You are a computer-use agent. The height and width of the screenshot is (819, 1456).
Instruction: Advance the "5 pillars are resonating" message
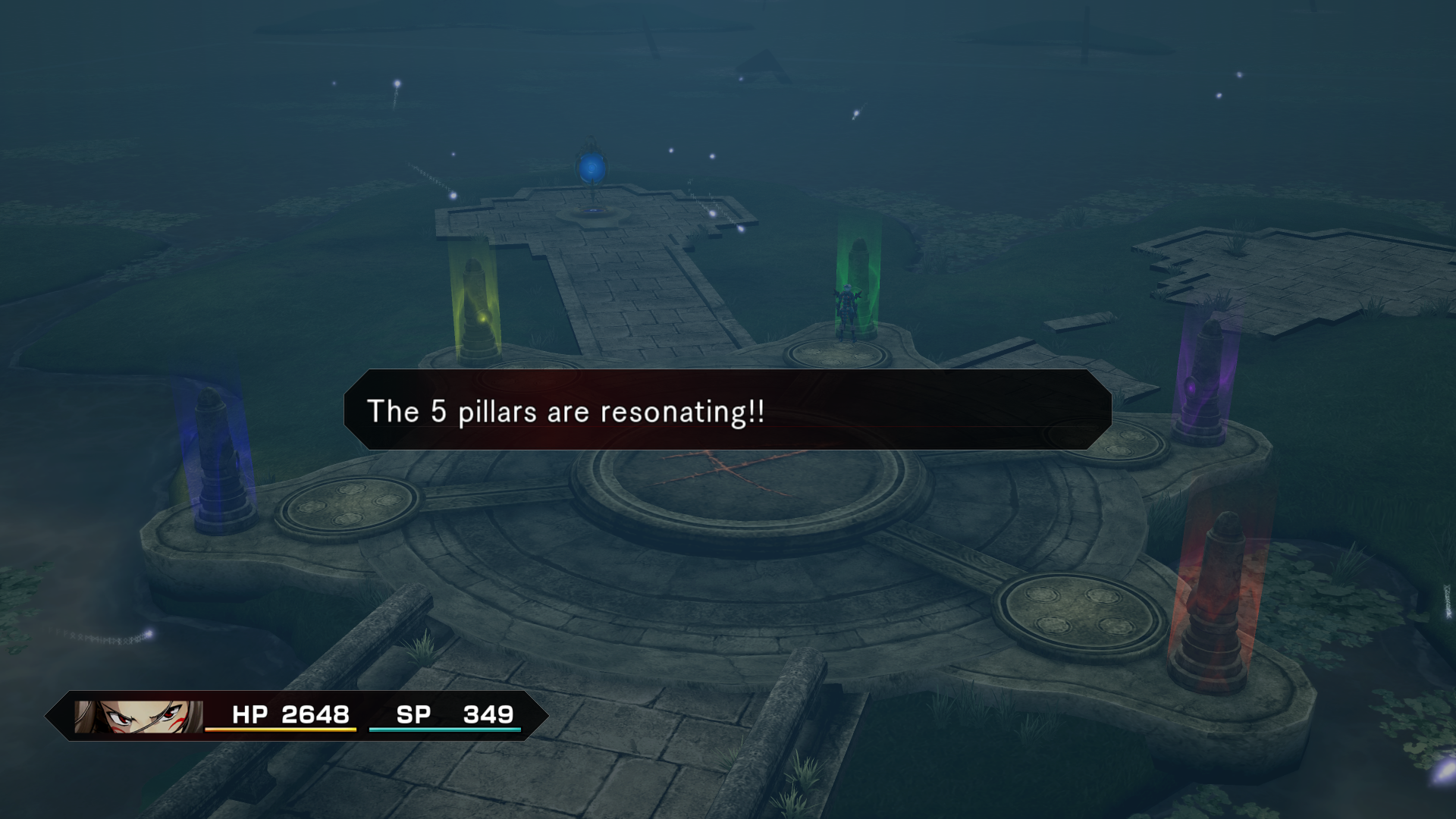727,410
